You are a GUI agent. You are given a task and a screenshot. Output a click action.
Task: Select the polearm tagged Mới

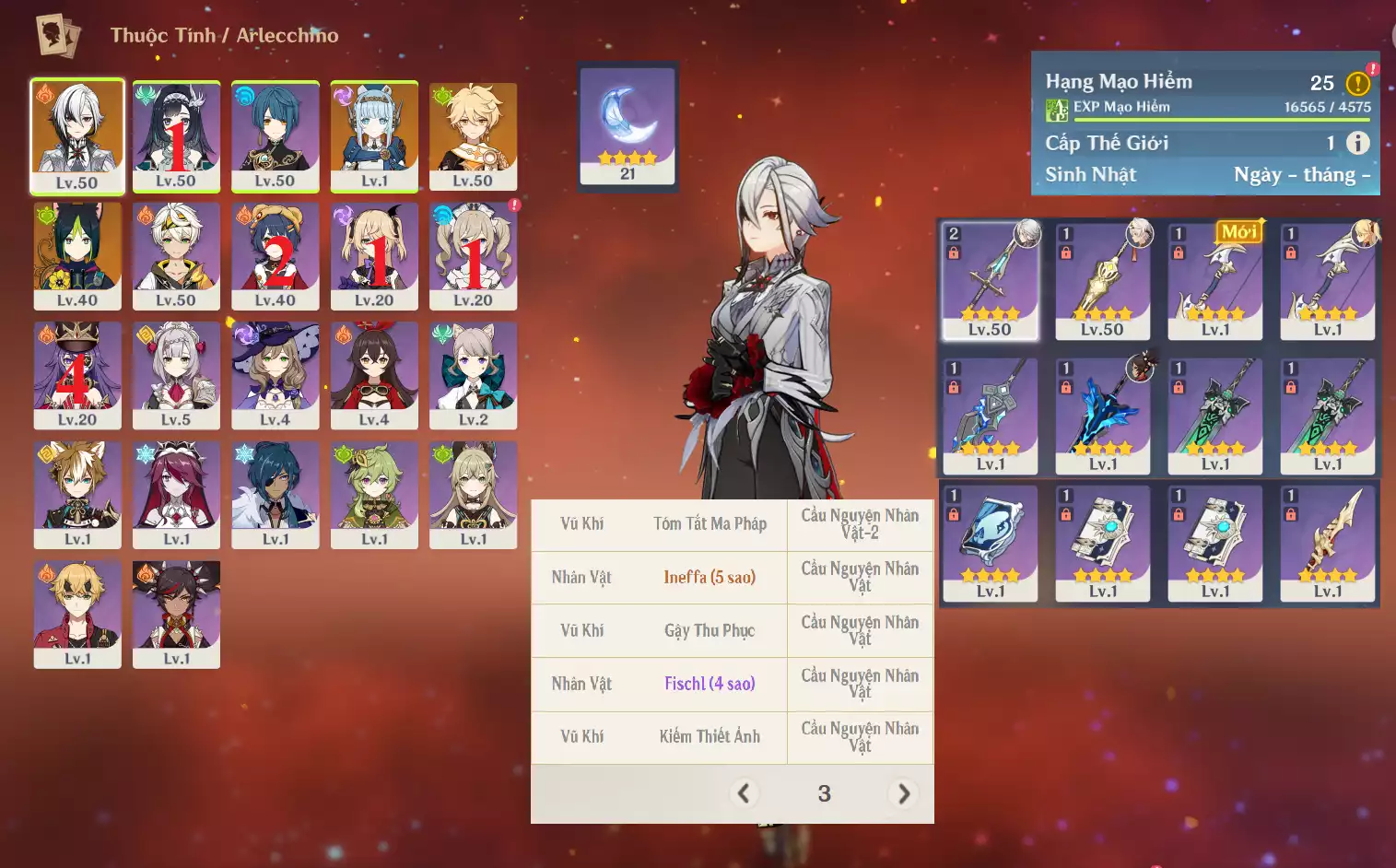(1215, 281)
